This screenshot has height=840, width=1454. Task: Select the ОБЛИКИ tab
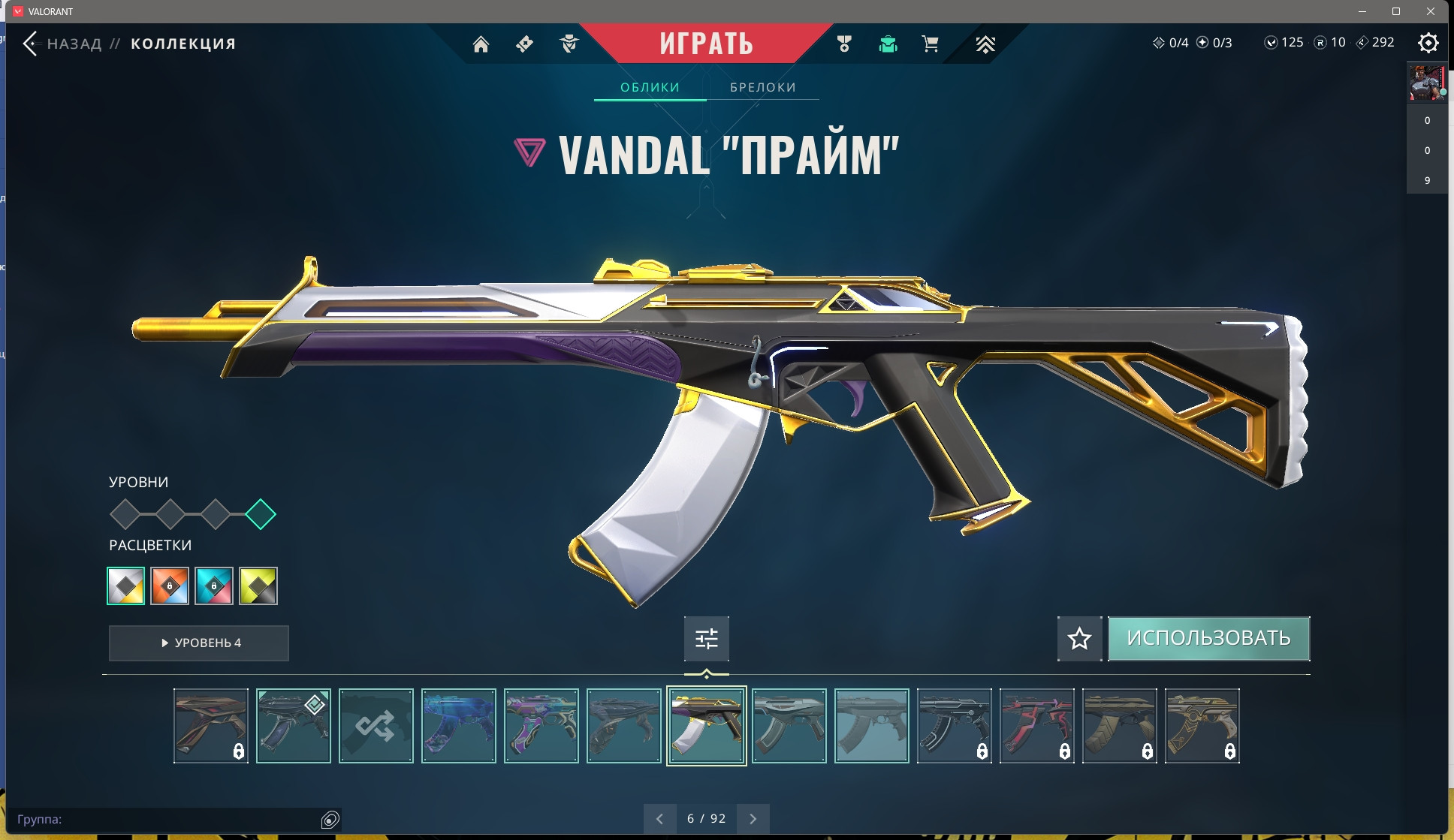650,87
